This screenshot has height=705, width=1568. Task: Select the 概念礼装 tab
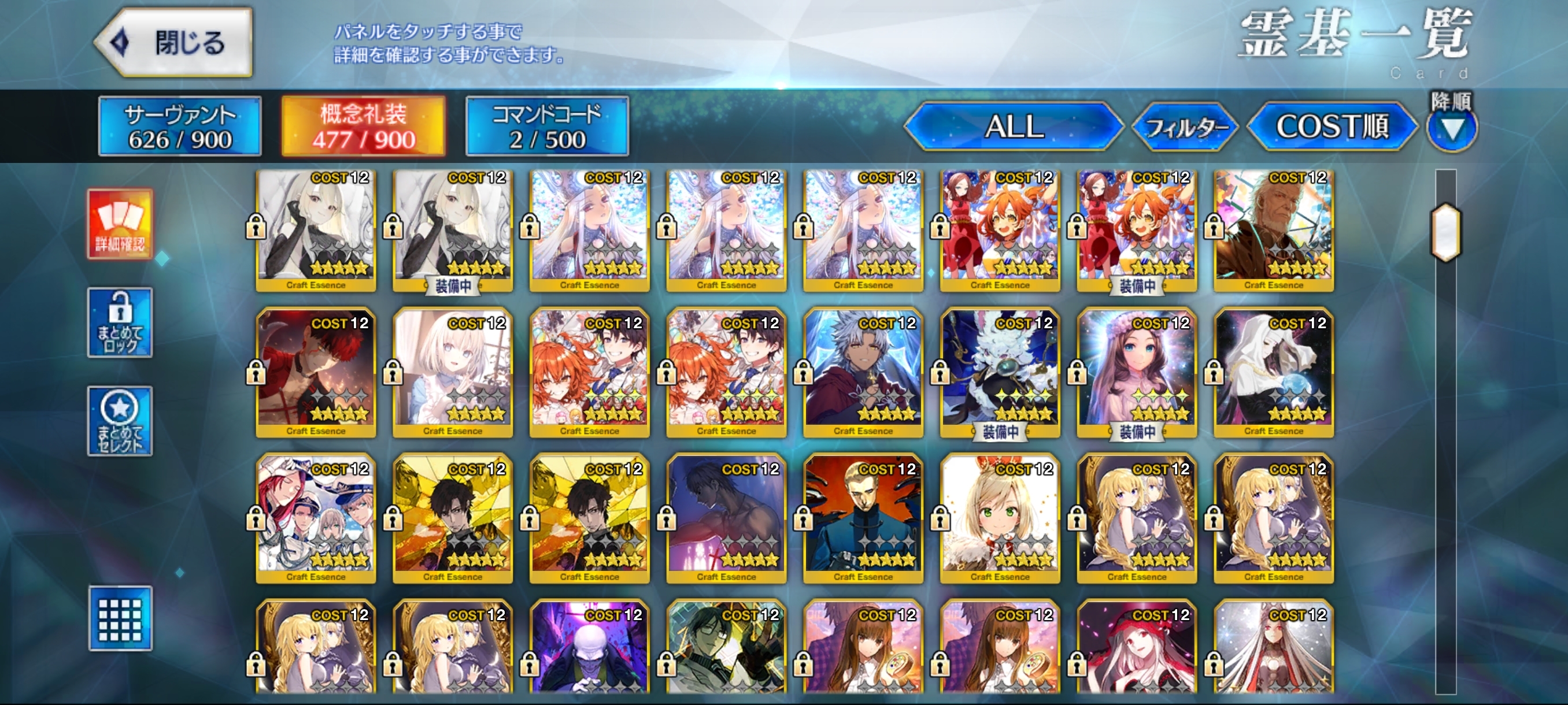point(364,127)
